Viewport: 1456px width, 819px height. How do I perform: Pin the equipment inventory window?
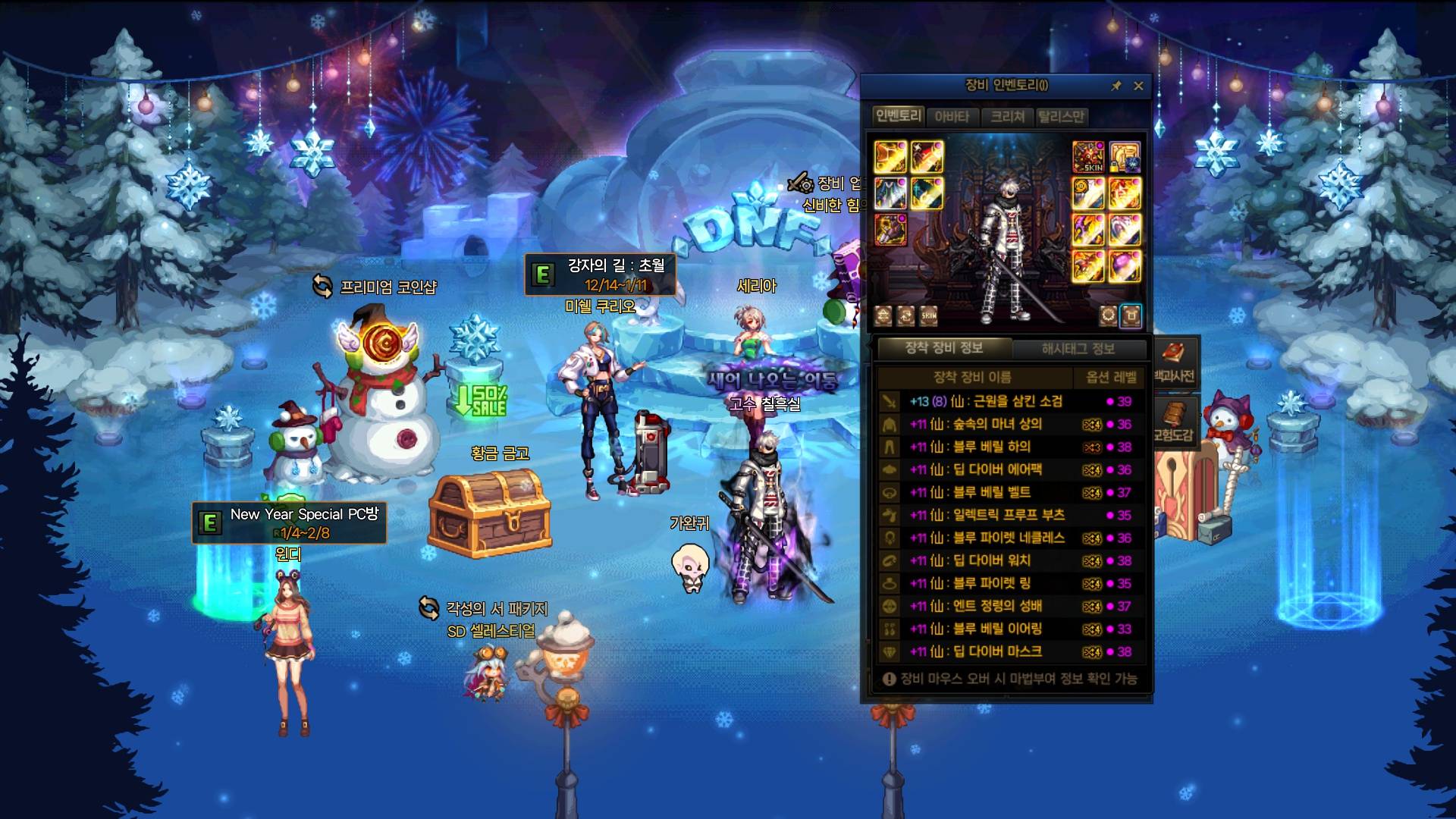[1116, 86]
